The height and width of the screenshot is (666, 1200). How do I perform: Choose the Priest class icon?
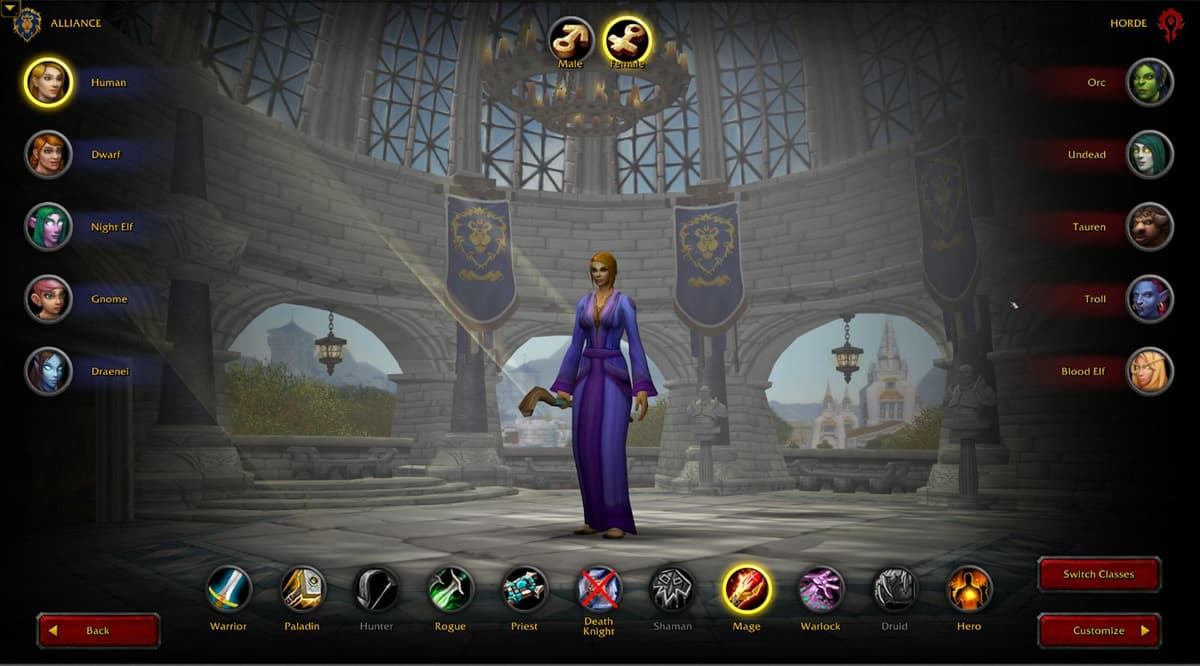[524, 589]
